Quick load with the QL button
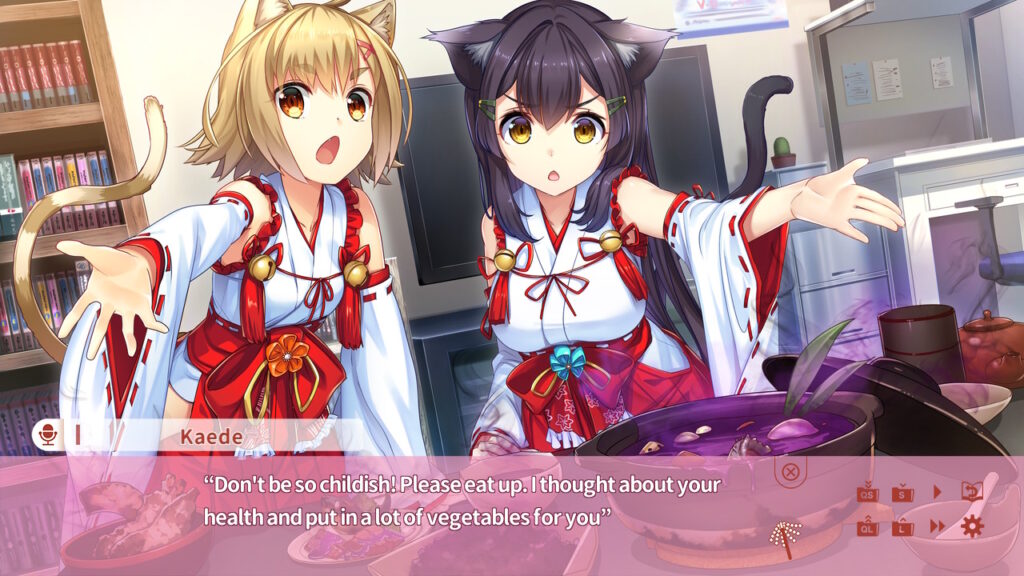 tap(867, 526)
